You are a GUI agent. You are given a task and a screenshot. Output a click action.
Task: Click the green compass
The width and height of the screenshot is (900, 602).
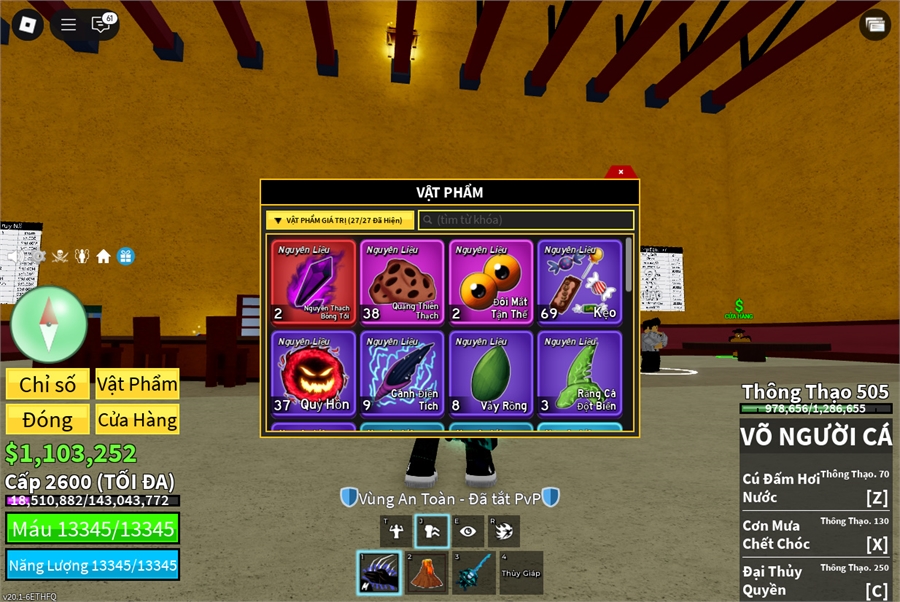[x=49, y=324]
